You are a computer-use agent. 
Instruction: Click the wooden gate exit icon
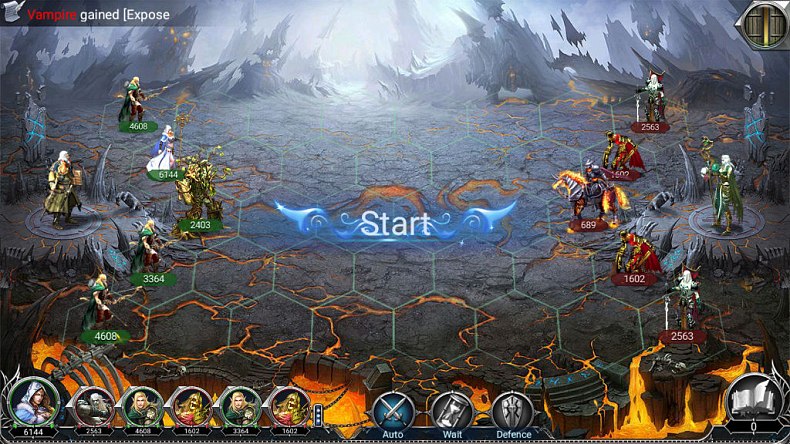pyautogui.click(x=763, y=23)
